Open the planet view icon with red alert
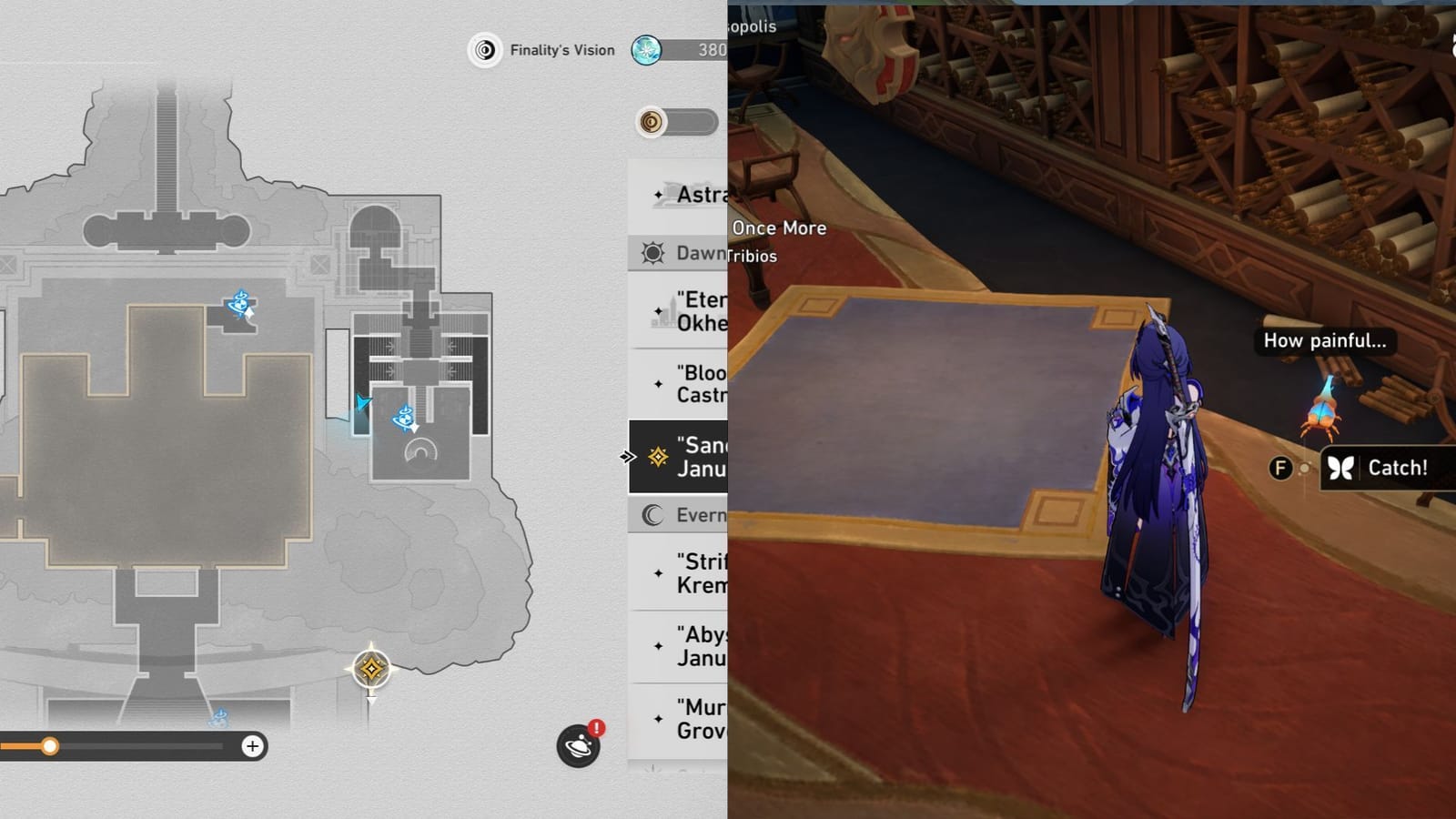This screenshot has width=1456, height=819. pyautogui.click(x=577, y=743)
